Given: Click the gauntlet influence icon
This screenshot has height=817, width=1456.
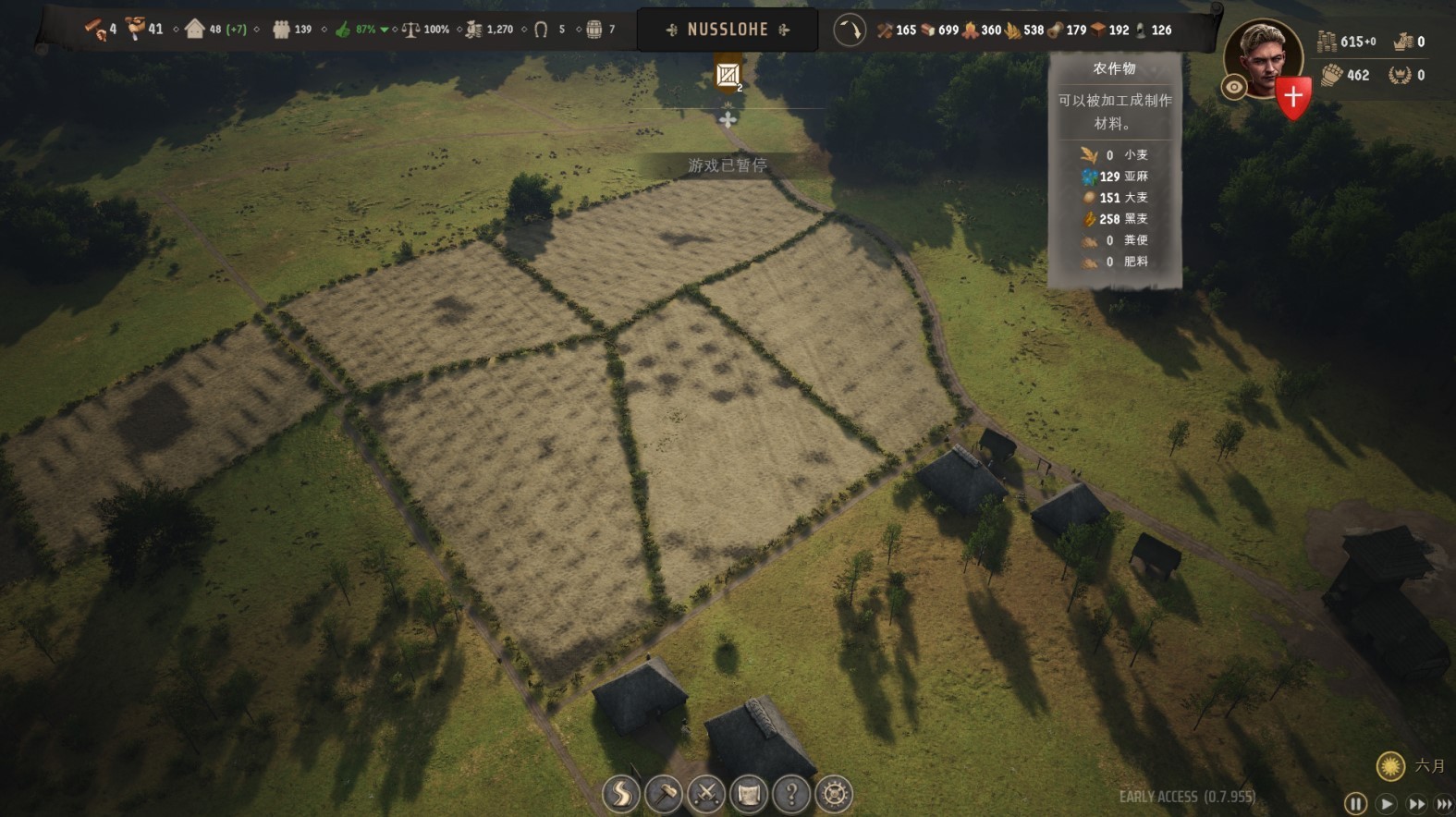Looking at the screenshot, I should (x=1331, y=75).
